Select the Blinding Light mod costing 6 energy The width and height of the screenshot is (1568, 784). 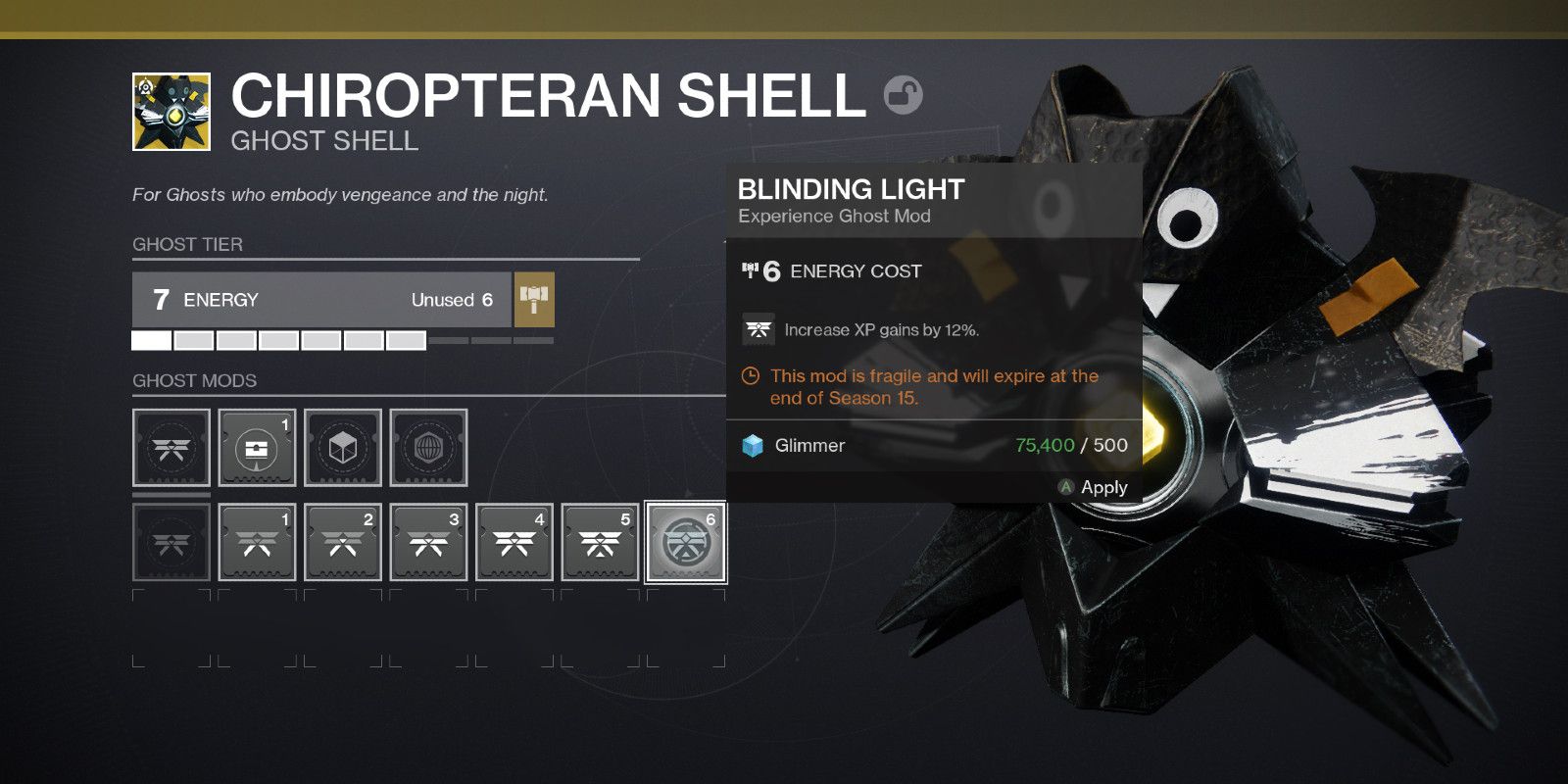pyautogui.click(x=685, y=543)
